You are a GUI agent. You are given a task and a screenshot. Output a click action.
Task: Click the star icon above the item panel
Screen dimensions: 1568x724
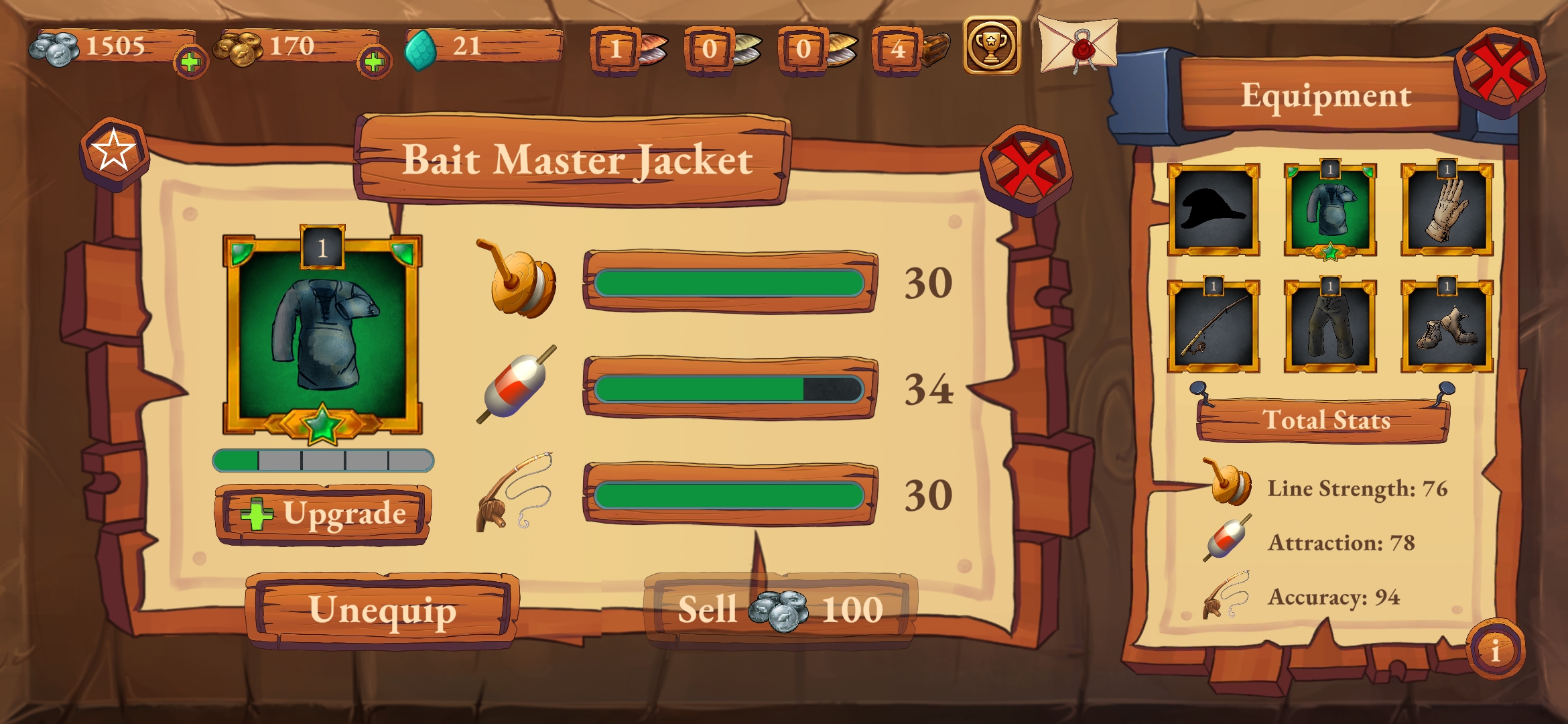point(114,151)
